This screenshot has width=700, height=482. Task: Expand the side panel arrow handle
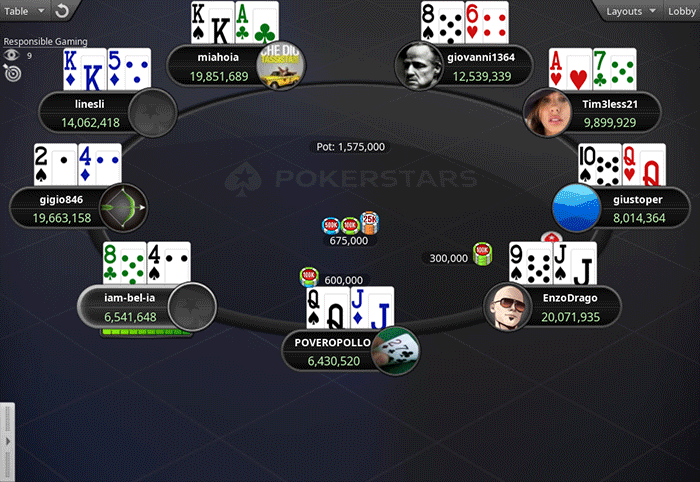pos(6,440)
